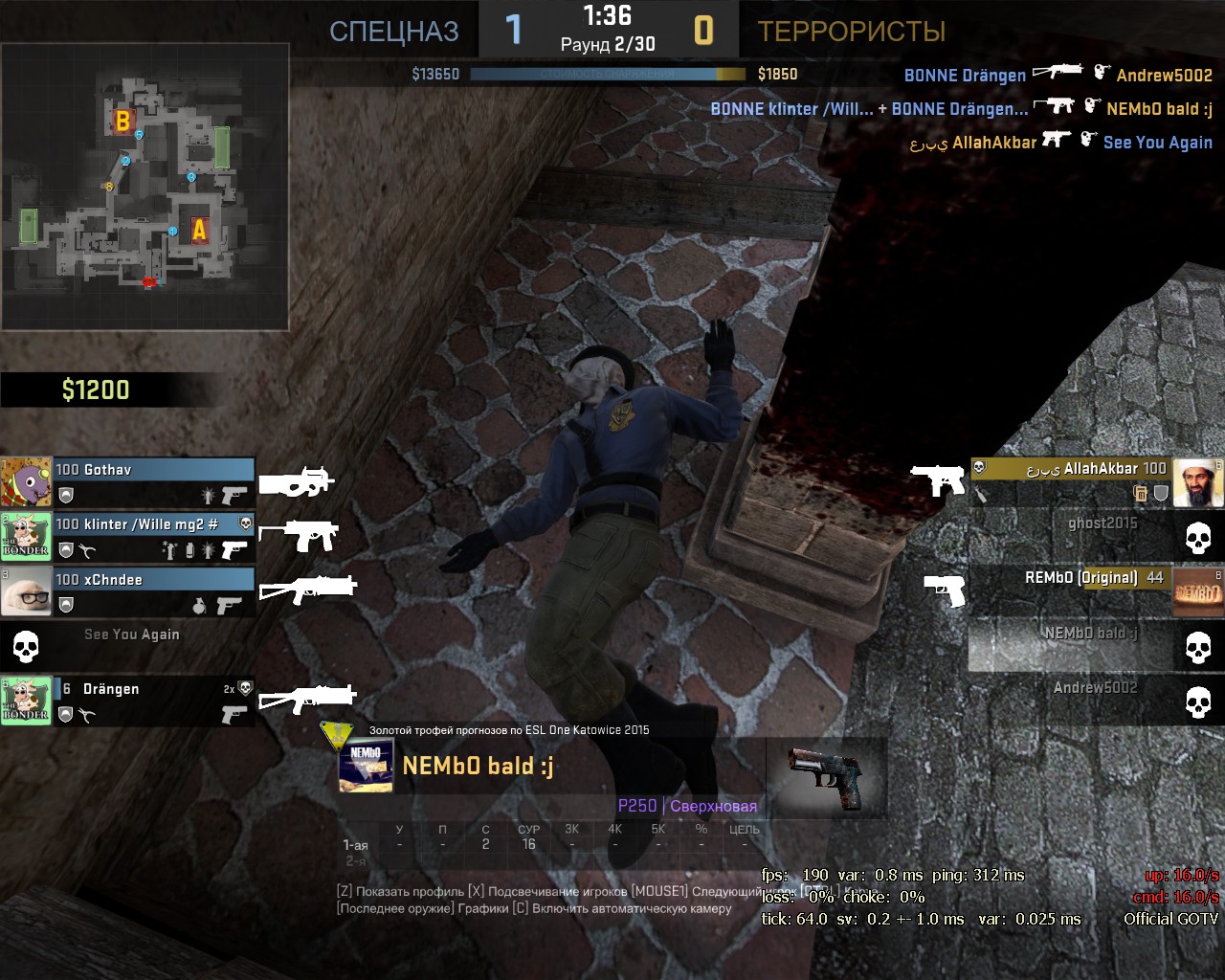Viewport: 1225px width, 980px height.
Task: Click the radar minimap
Action: [145, 187]
